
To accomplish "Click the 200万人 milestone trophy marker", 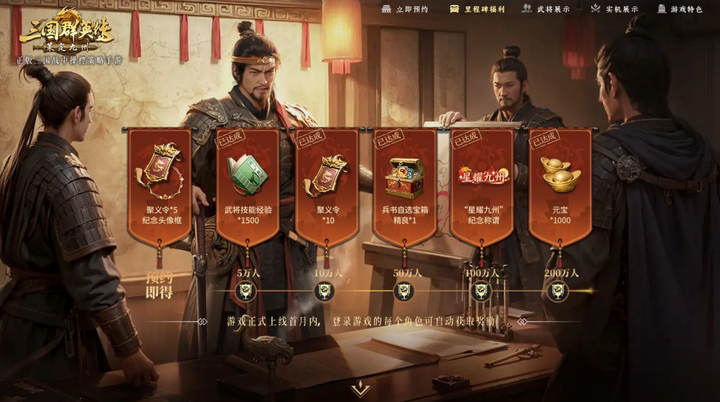I will [559, 291].
